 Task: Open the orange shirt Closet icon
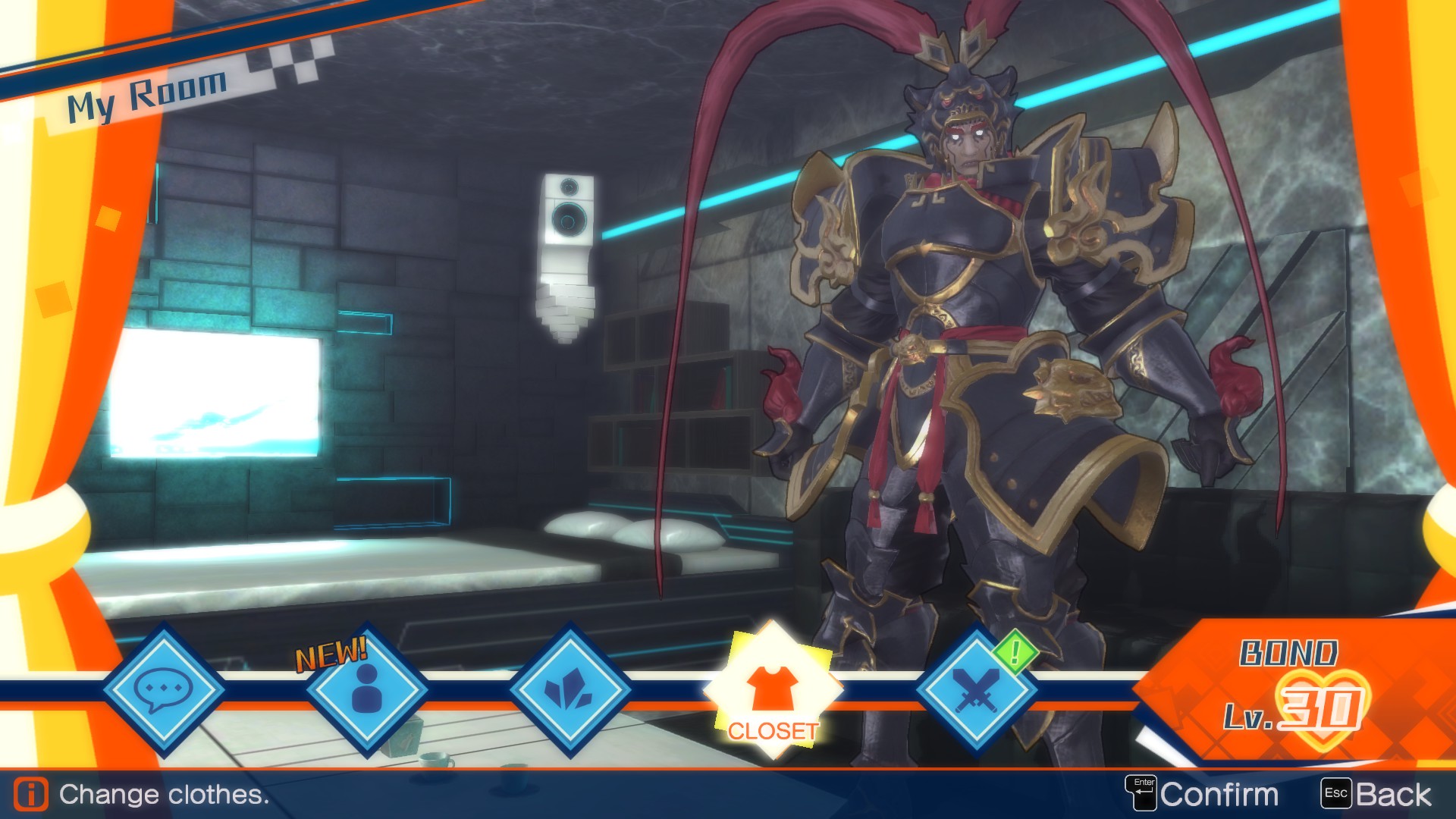click(x=773, y=686)
